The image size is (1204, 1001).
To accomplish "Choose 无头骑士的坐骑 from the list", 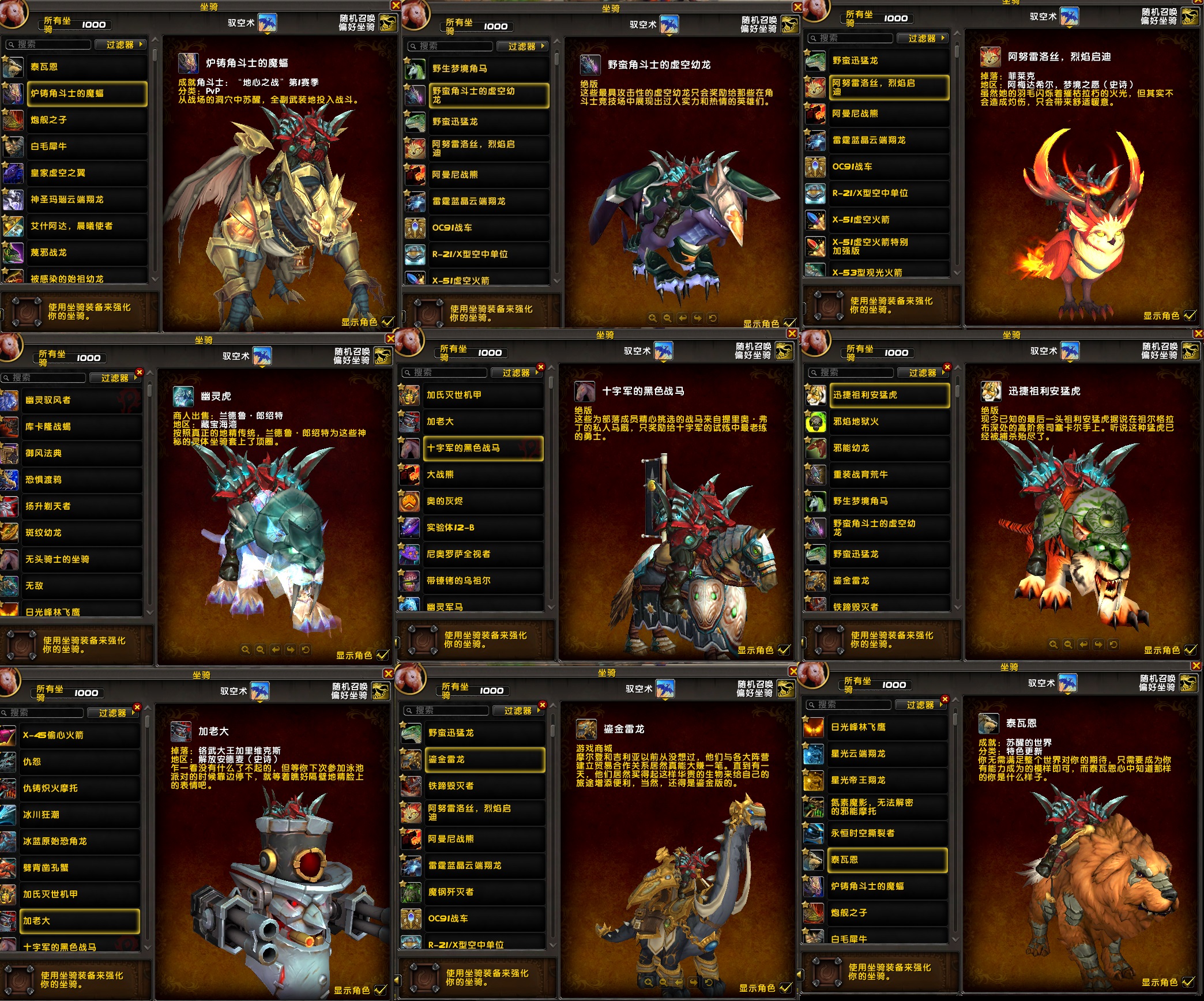I will click(x=81, y=559).
